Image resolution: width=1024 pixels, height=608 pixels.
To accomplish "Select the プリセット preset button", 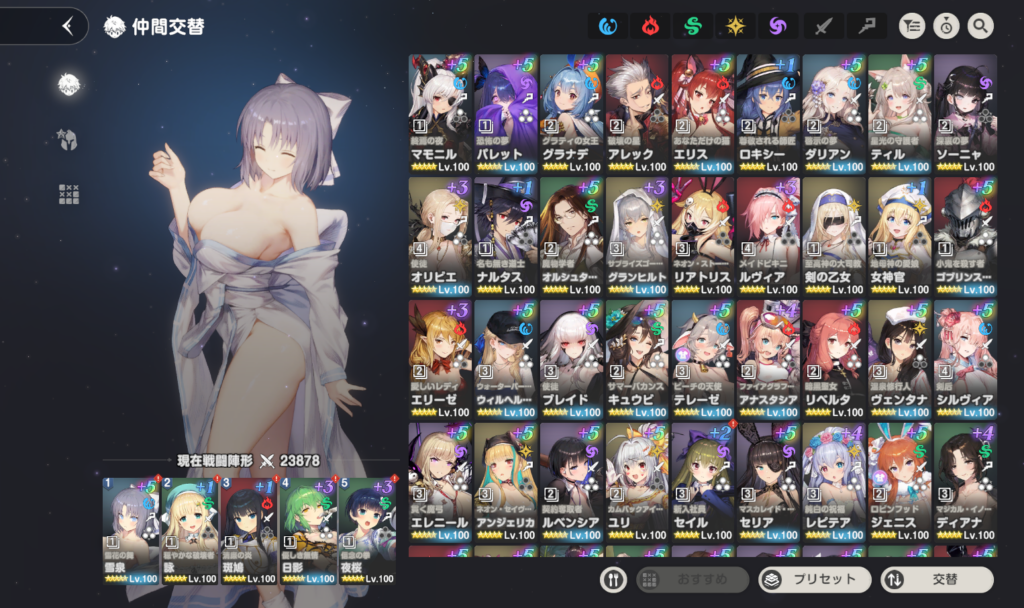I will [x=813, y=579].
